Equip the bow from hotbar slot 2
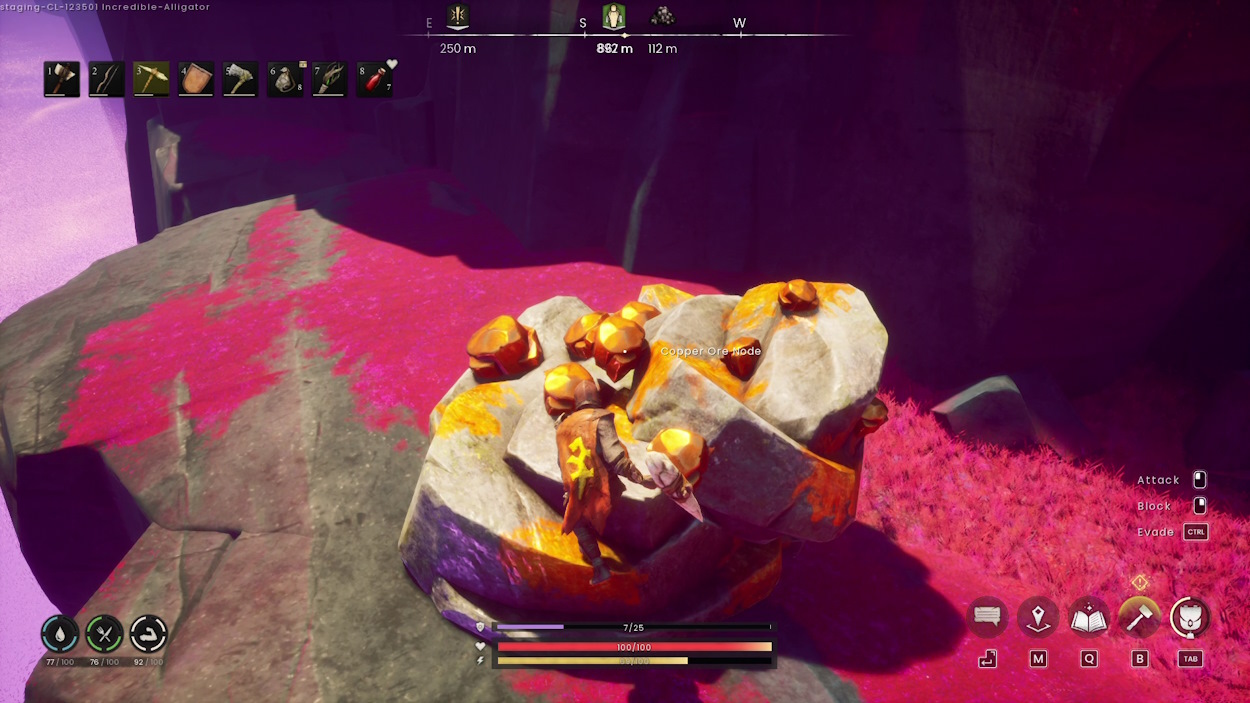1250x703 pixels. (107, 79)
